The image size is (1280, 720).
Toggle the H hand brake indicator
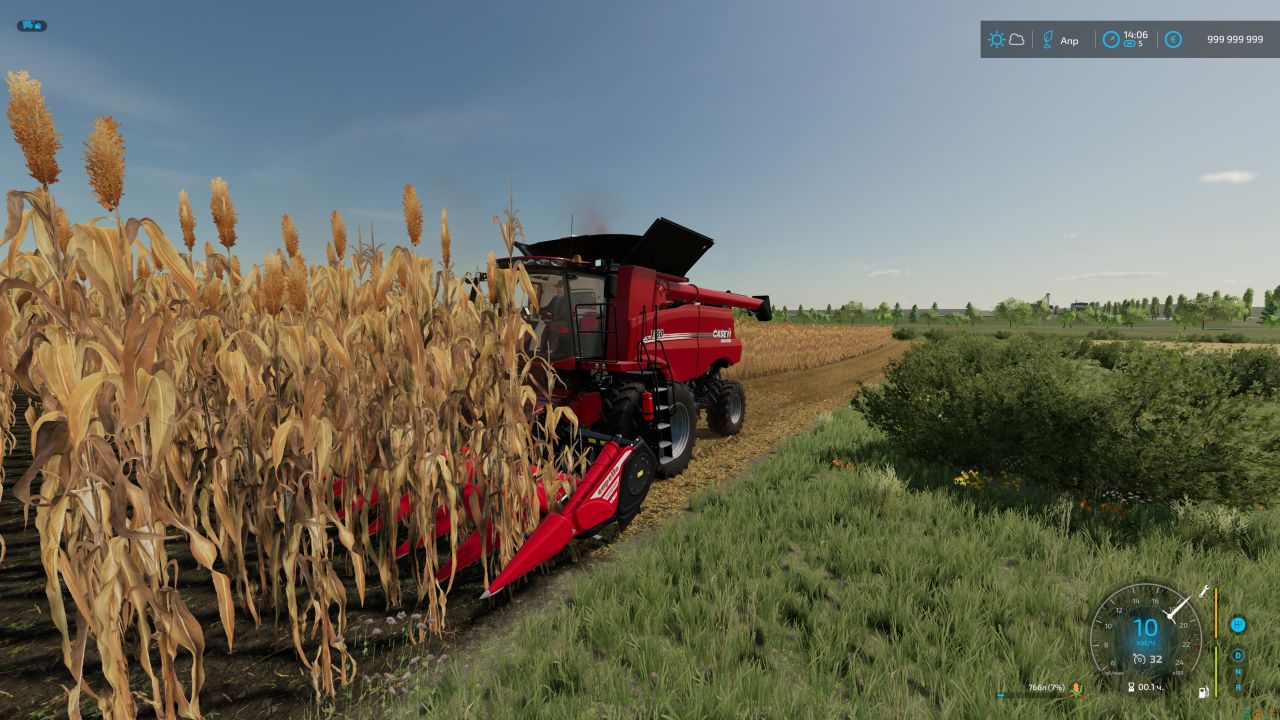[x=1239, y=625]
